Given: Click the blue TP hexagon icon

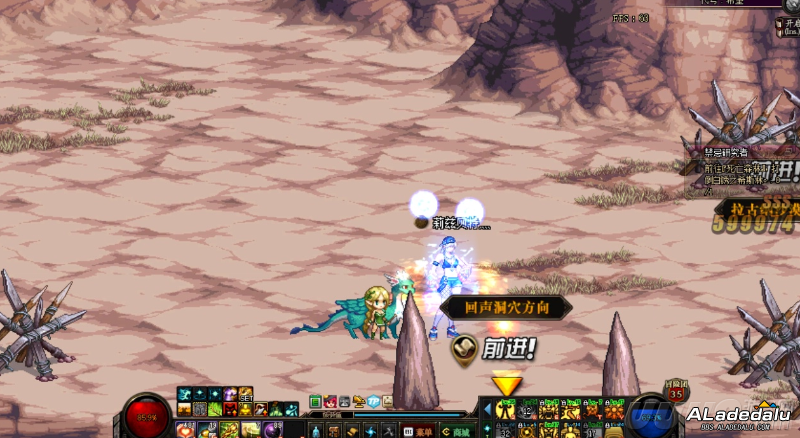Looking at the screenshot, I should click(372, 401).
